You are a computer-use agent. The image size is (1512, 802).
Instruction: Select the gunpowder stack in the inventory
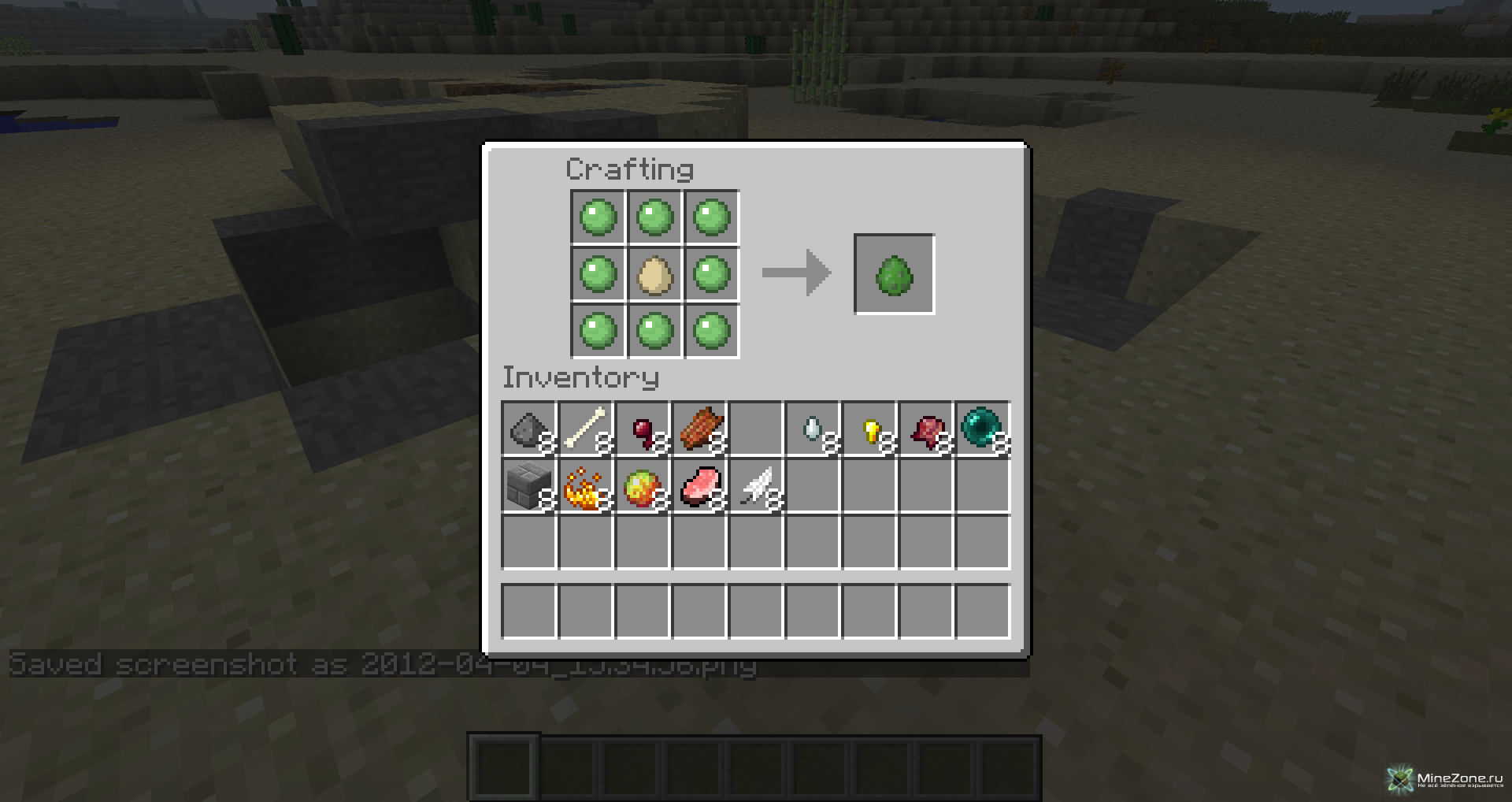[528, 429]
